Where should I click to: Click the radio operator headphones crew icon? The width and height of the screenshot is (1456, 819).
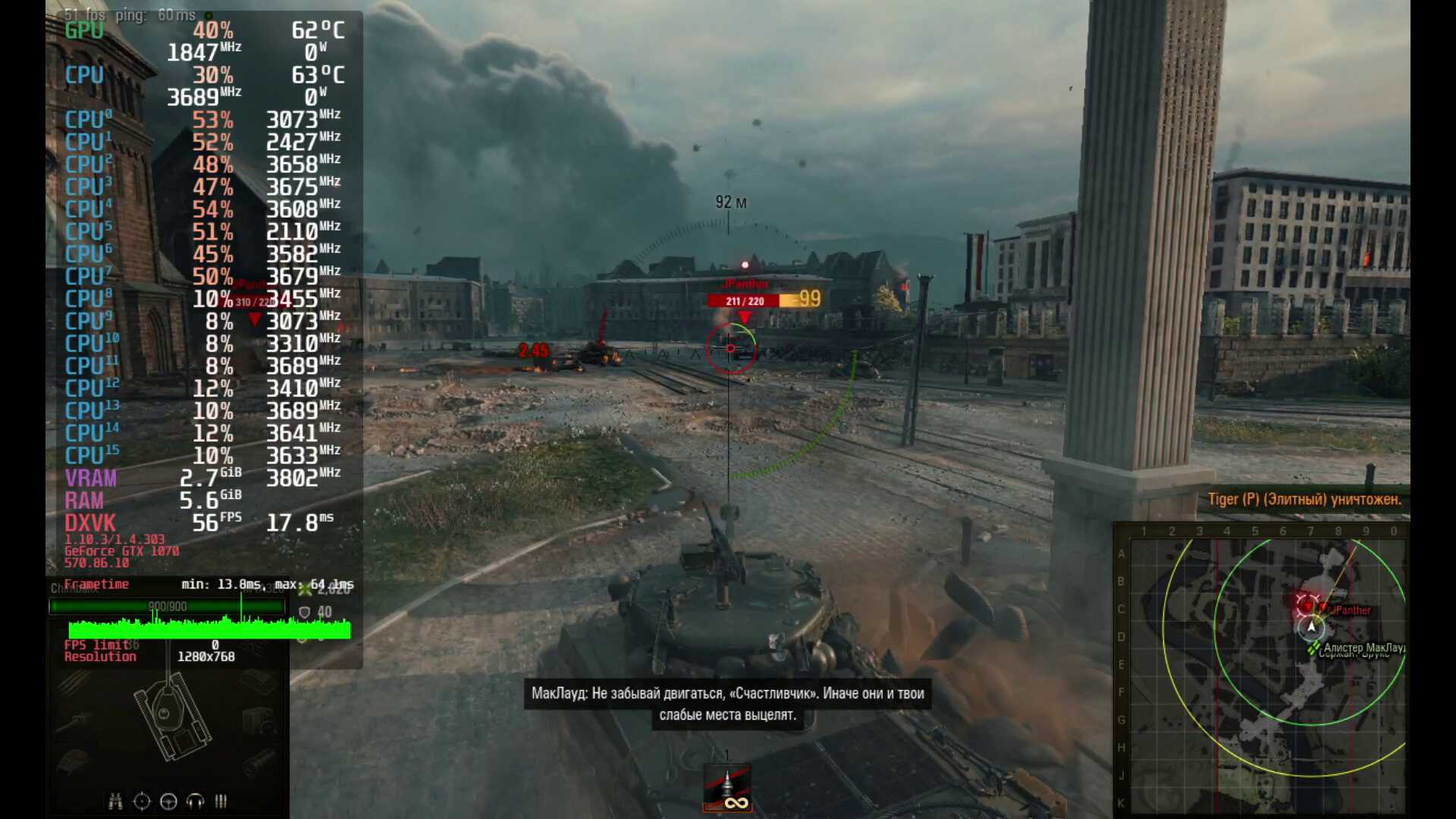(x=195, y=802)
